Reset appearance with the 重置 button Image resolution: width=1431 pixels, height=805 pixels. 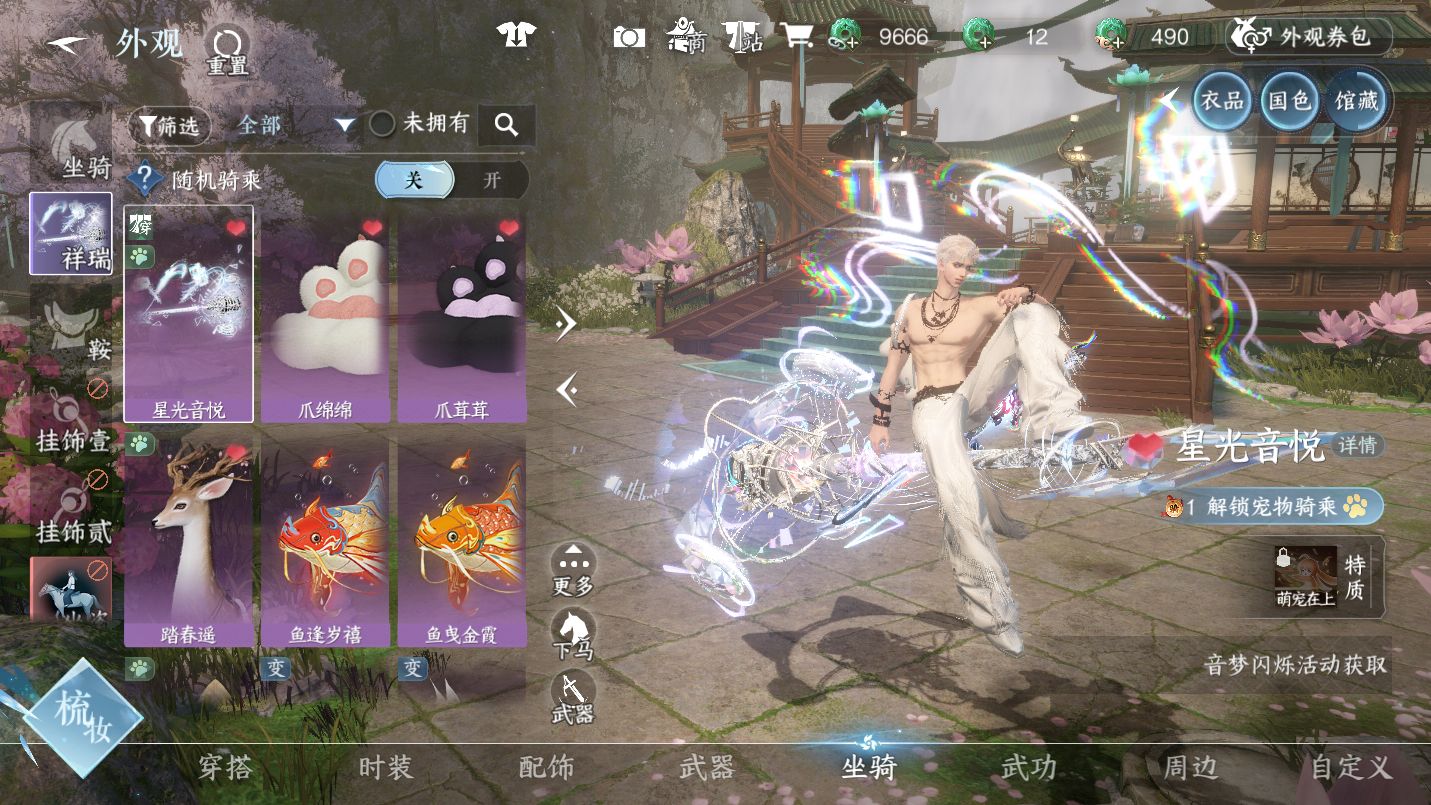click(227, 50)
